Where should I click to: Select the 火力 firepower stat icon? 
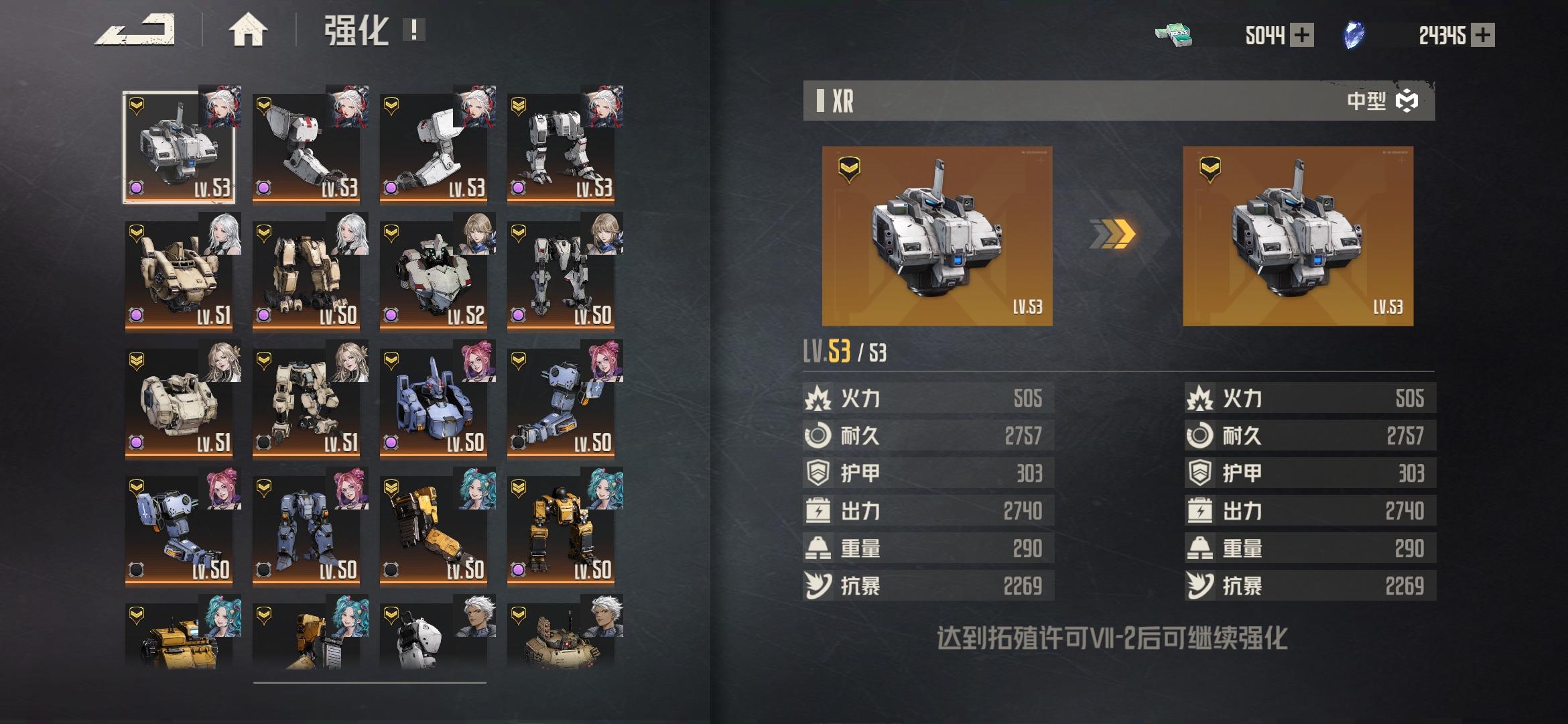[x=819, y=398]
